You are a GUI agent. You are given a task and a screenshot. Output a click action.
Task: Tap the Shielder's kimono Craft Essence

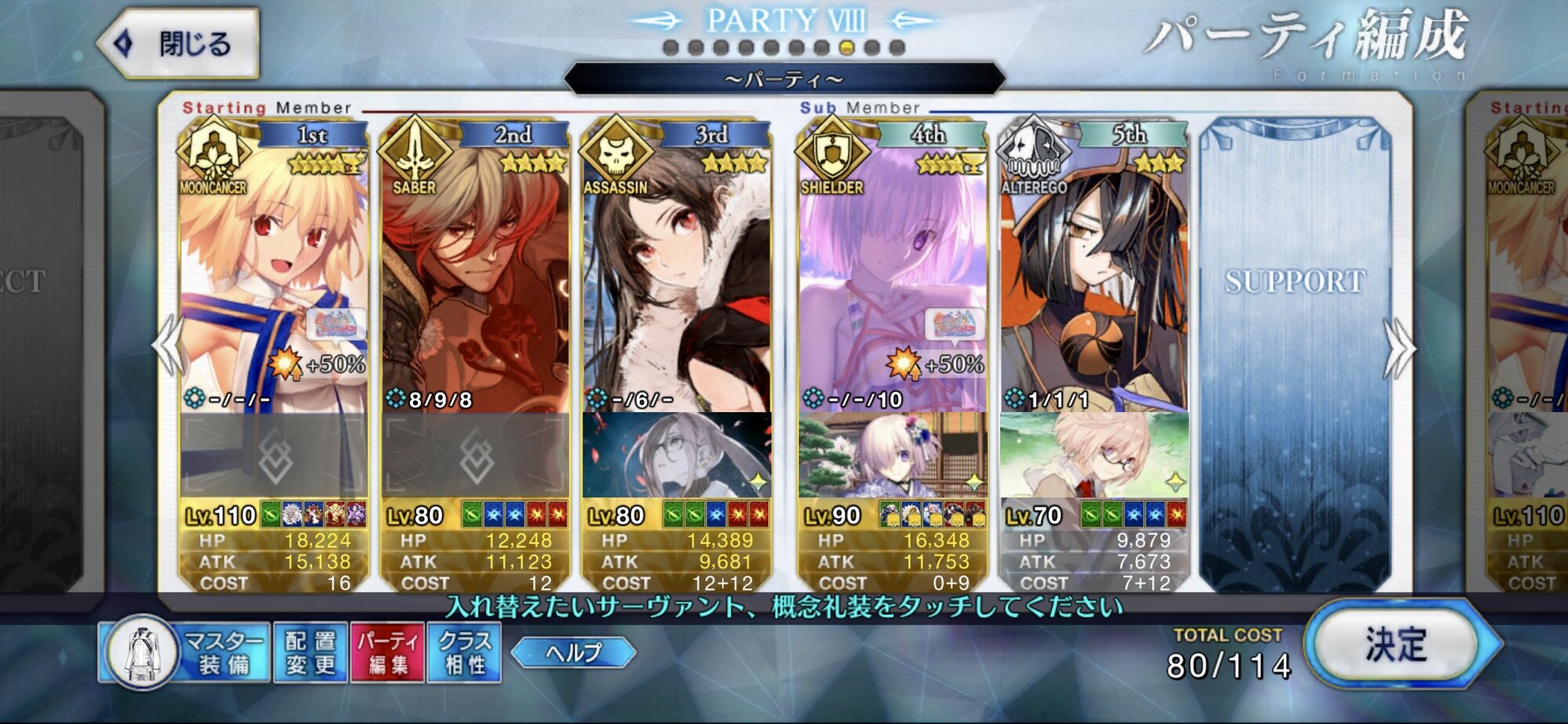pos(892,455)
